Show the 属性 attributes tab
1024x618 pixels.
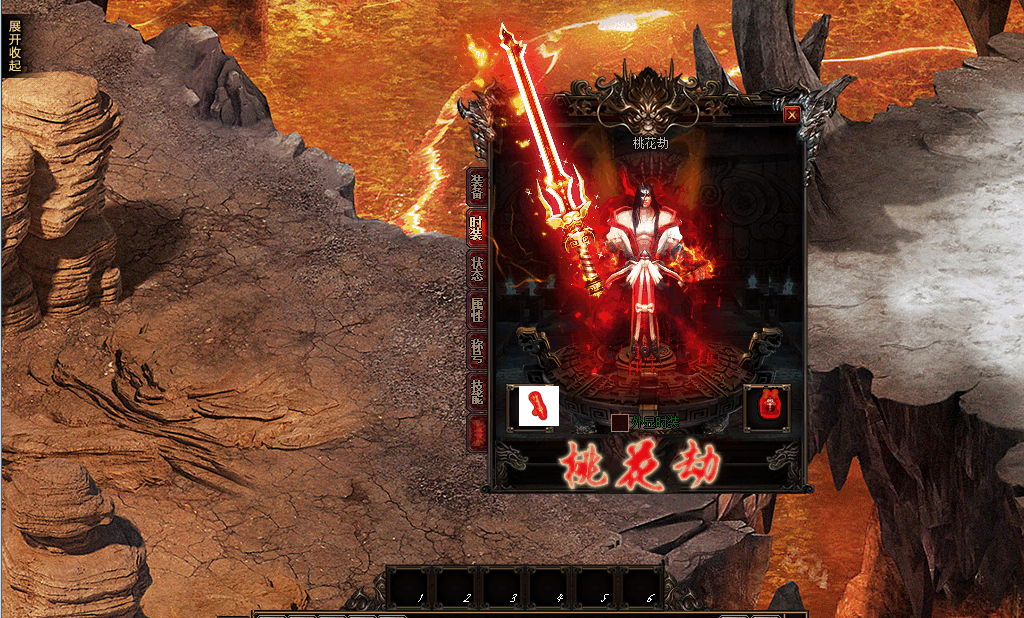478,310
